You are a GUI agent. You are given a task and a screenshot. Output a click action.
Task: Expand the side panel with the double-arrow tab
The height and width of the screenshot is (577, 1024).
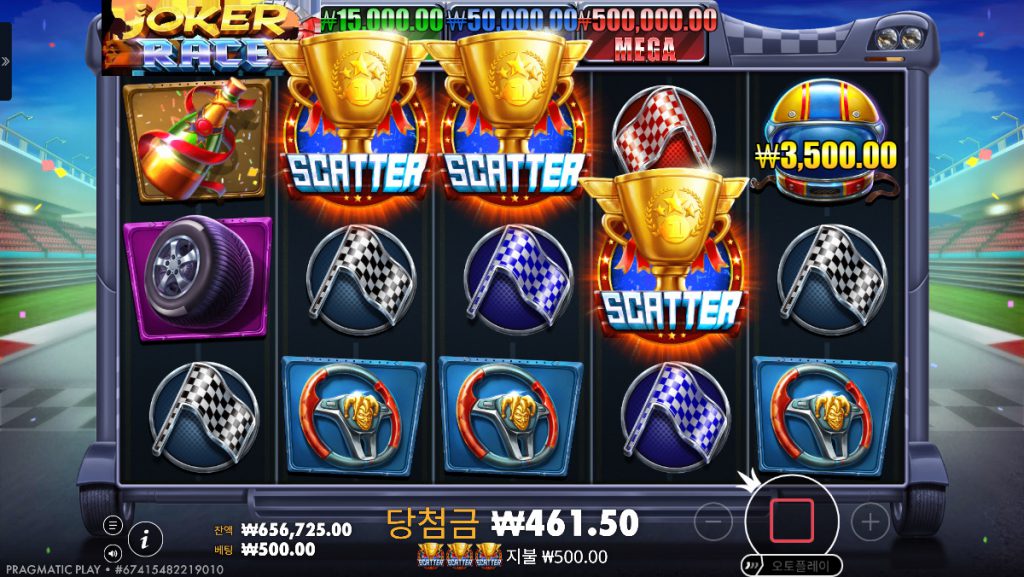5,61
